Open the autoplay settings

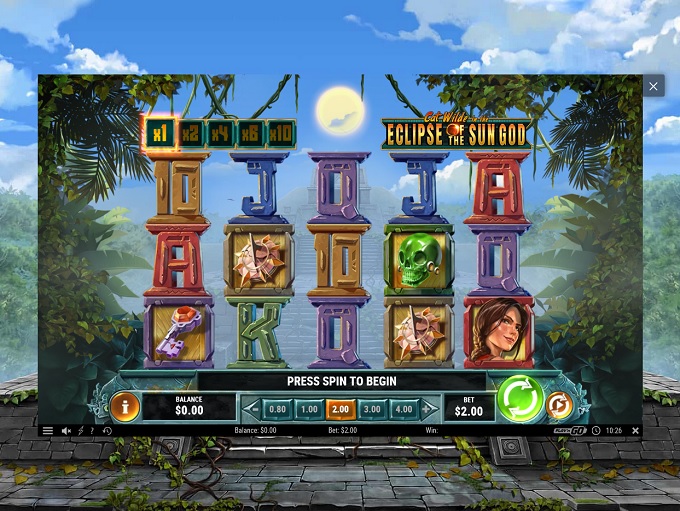[x=560, y=406]
